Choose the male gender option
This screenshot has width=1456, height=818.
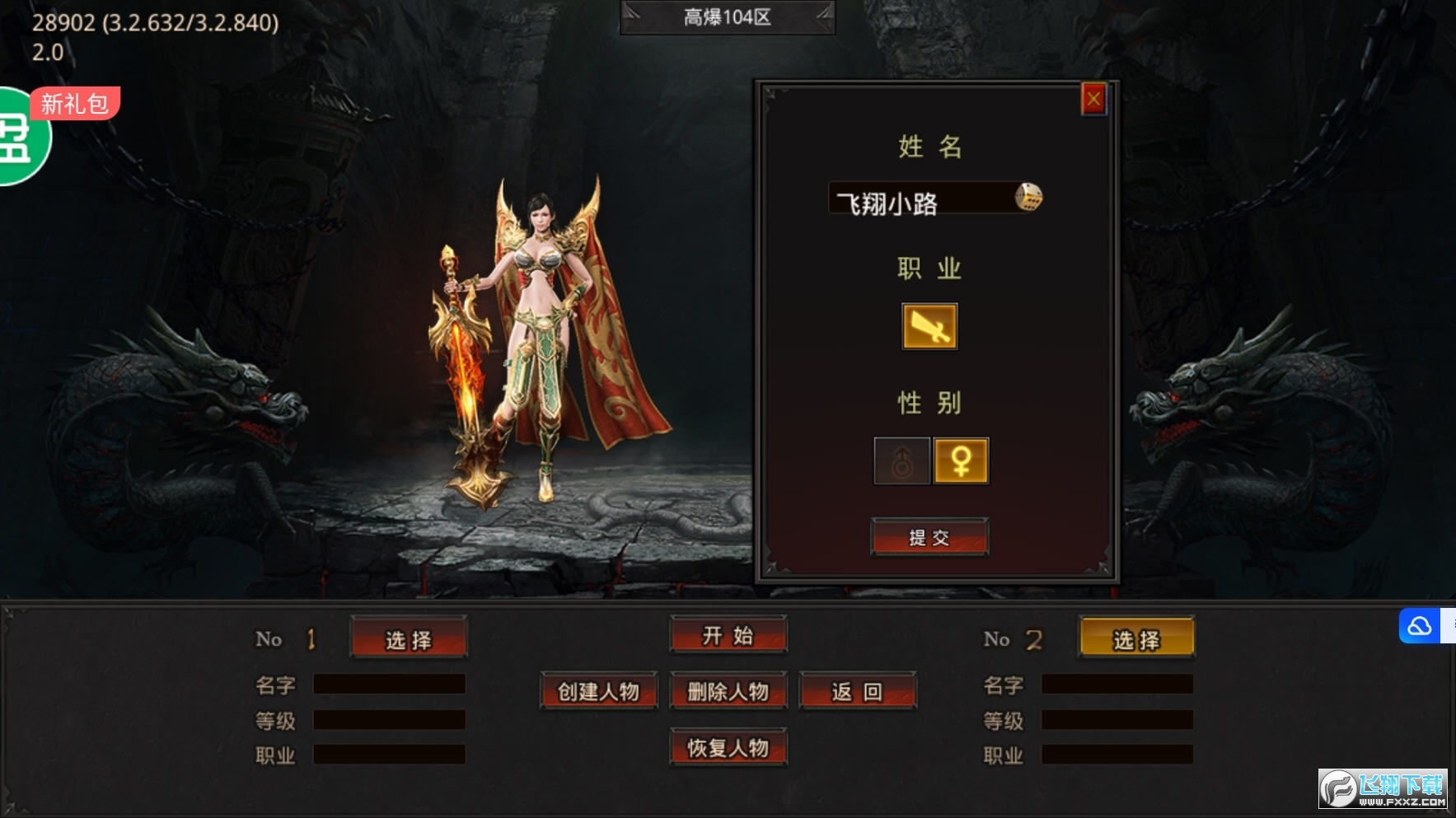point(902,460)
